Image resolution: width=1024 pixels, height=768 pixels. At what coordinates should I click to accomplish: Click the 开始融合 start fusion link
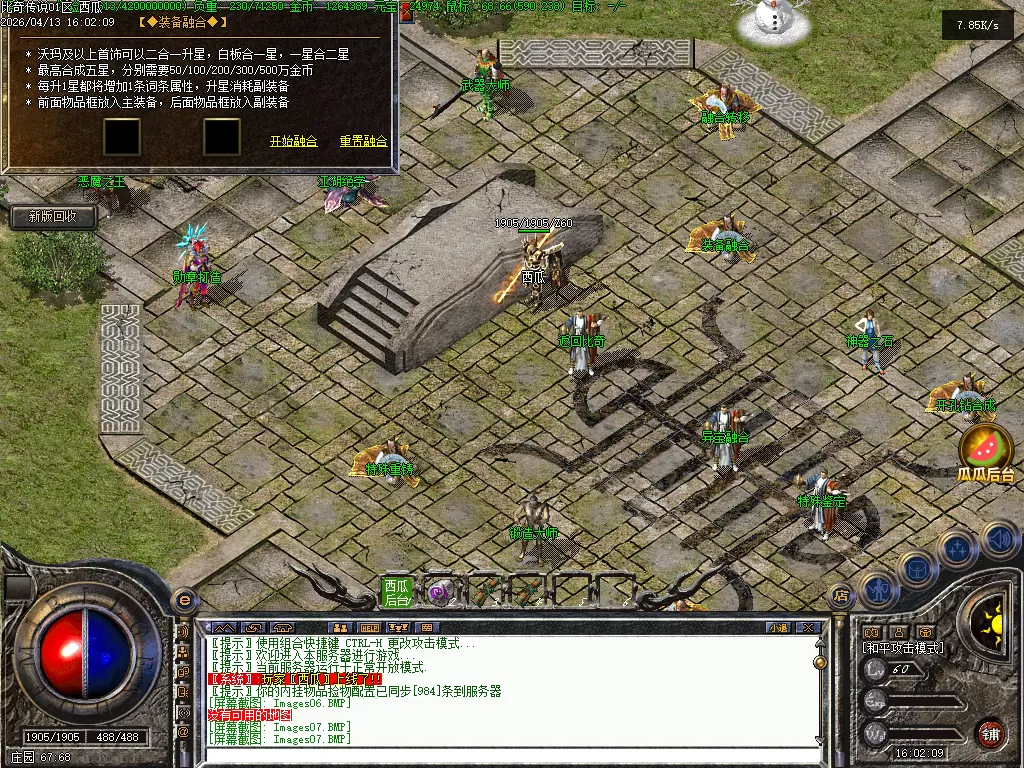pos(293,142)
